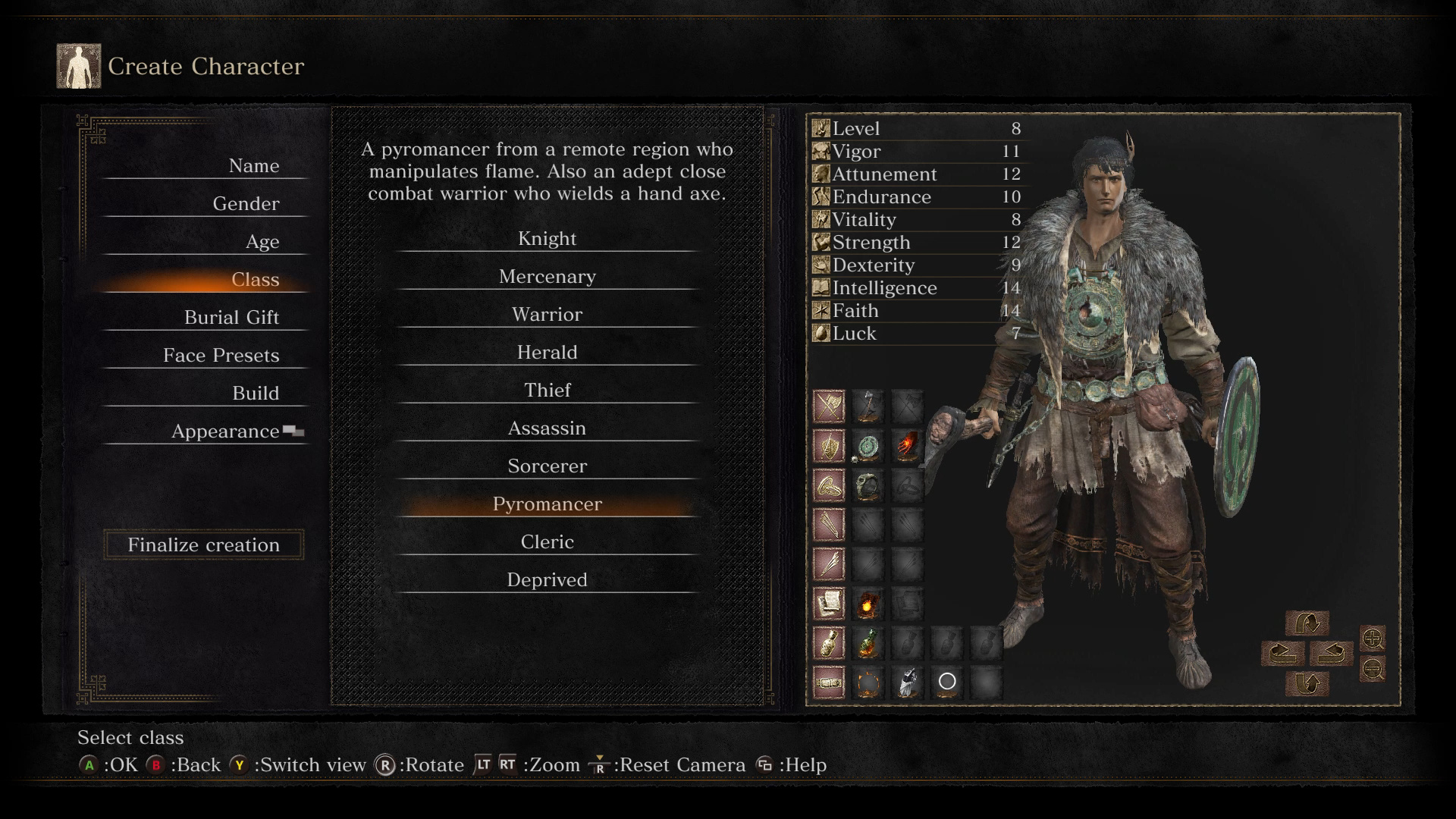The image size is (1456, 819).
Task: Select the hand axe weapon slot
Action: (868, 406)
